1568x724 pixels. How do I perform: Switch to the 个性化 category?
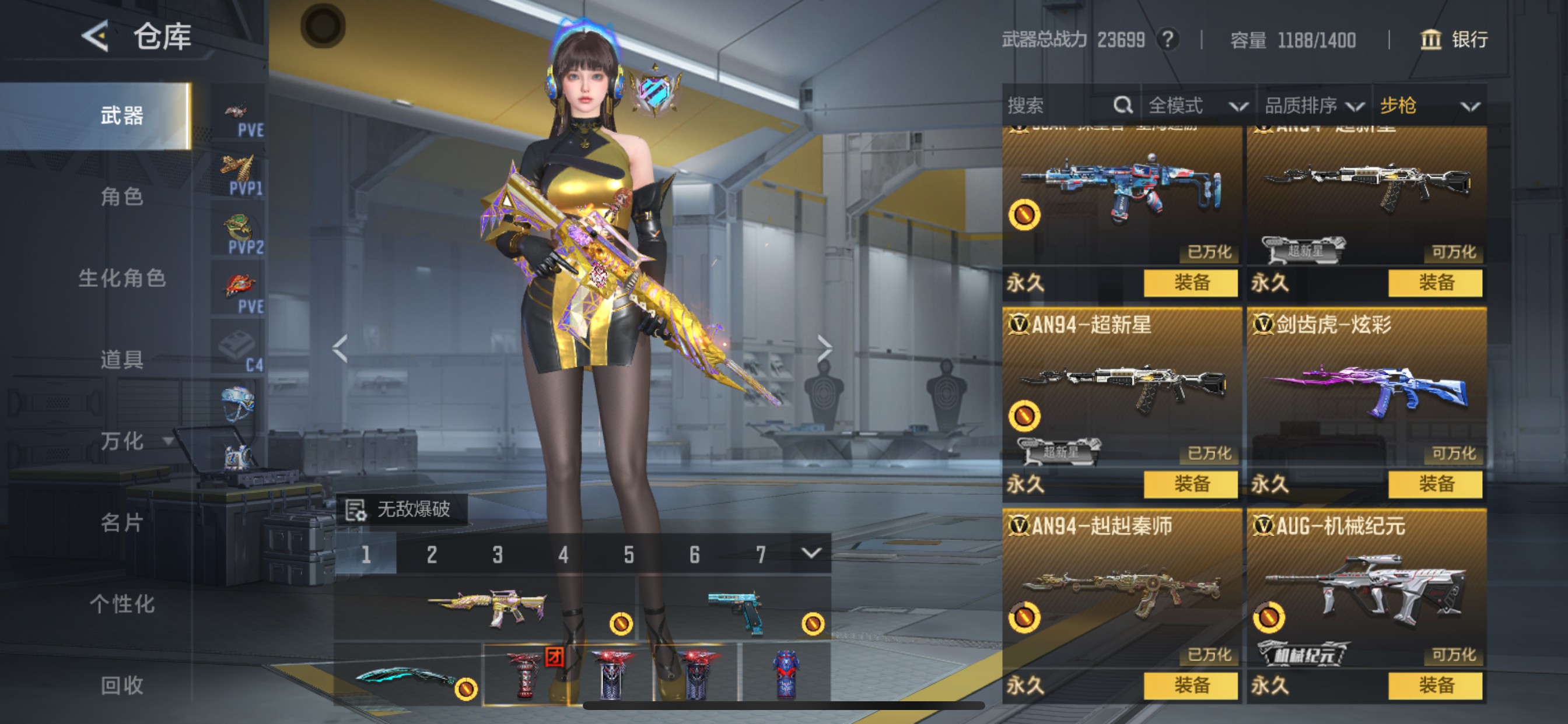point(122,604)
